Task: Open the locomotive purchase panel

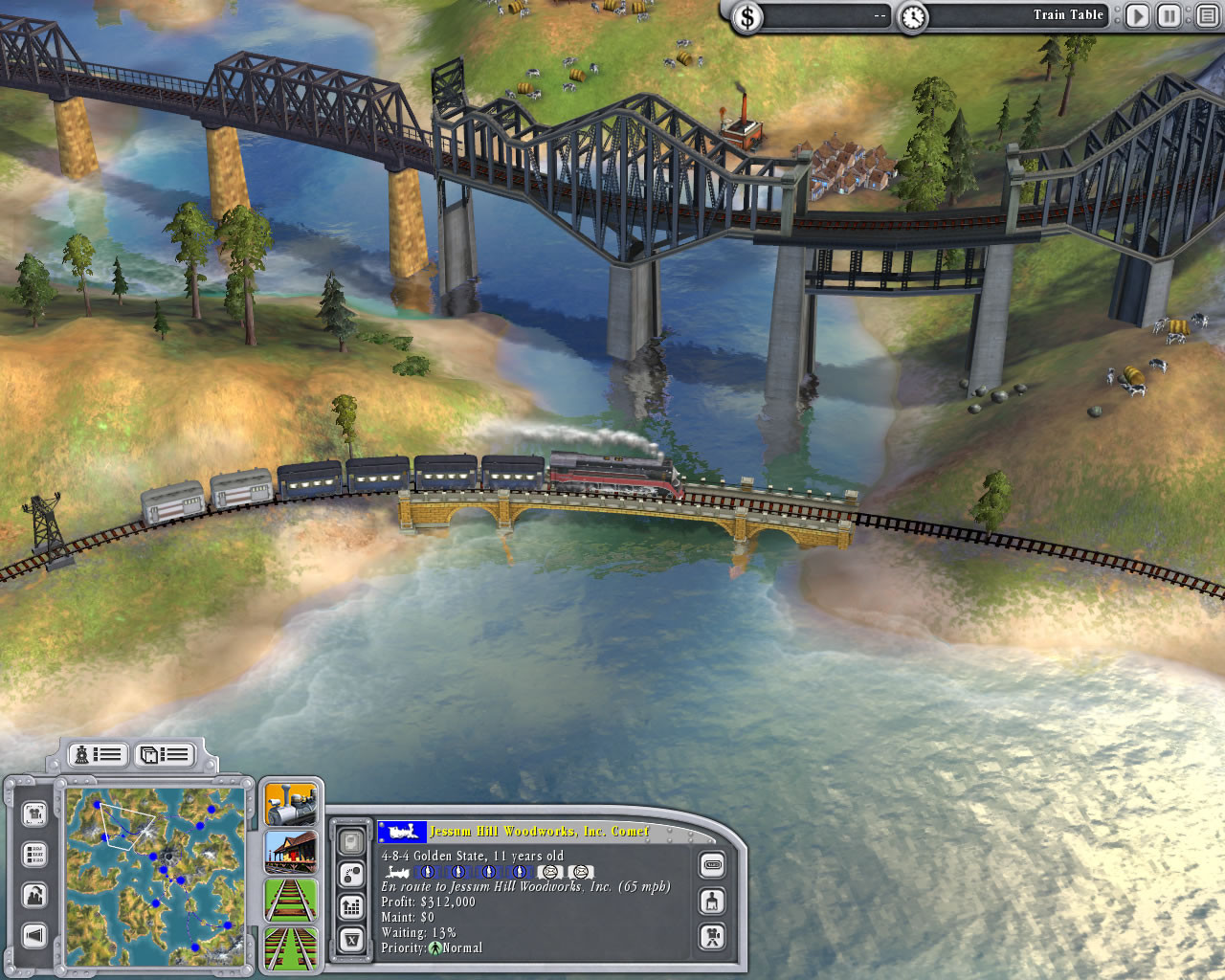Action: (289, 804)
